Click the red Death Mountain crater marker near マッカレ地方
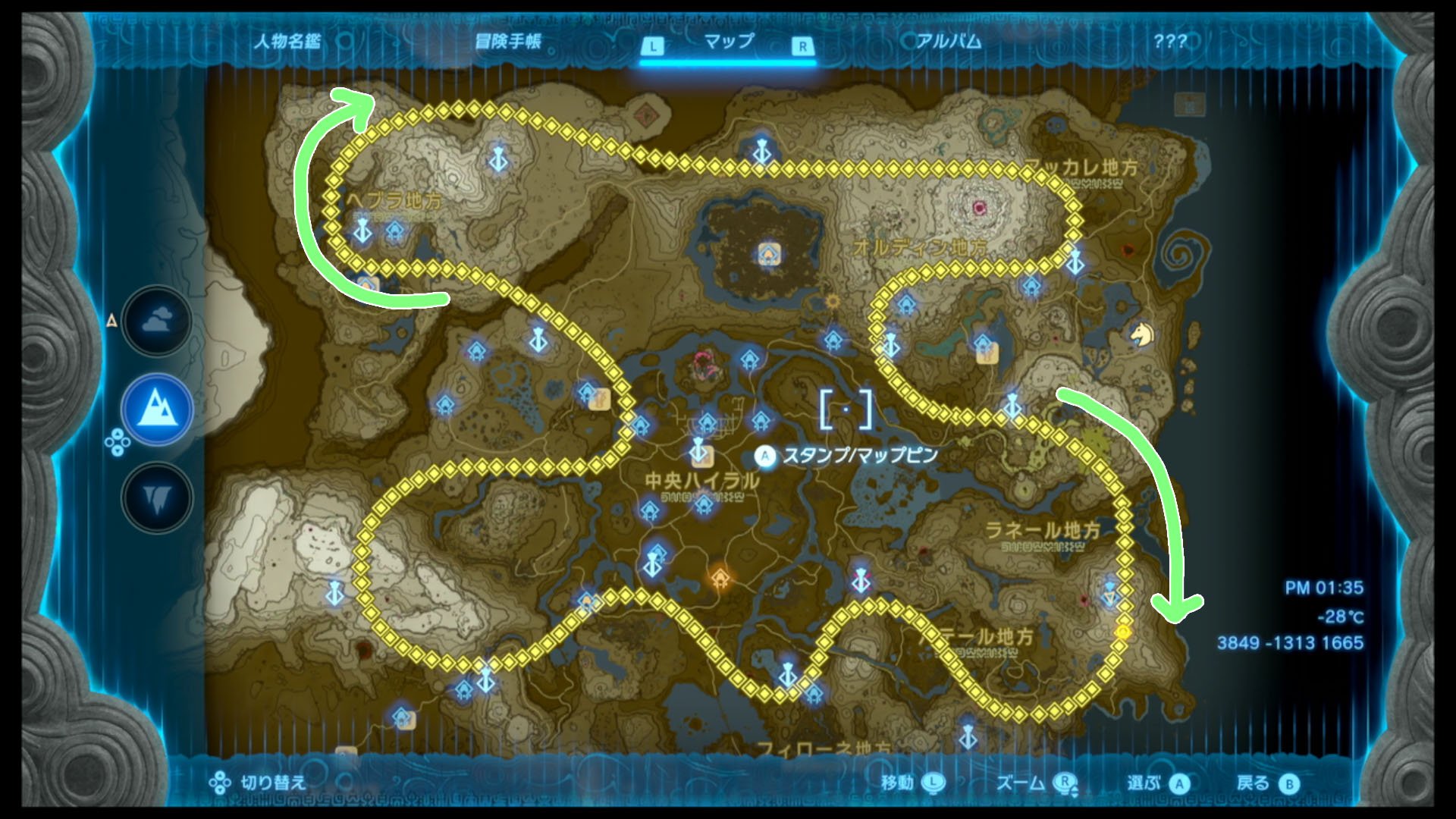The image size is (1456, 819). click(978, 207)
